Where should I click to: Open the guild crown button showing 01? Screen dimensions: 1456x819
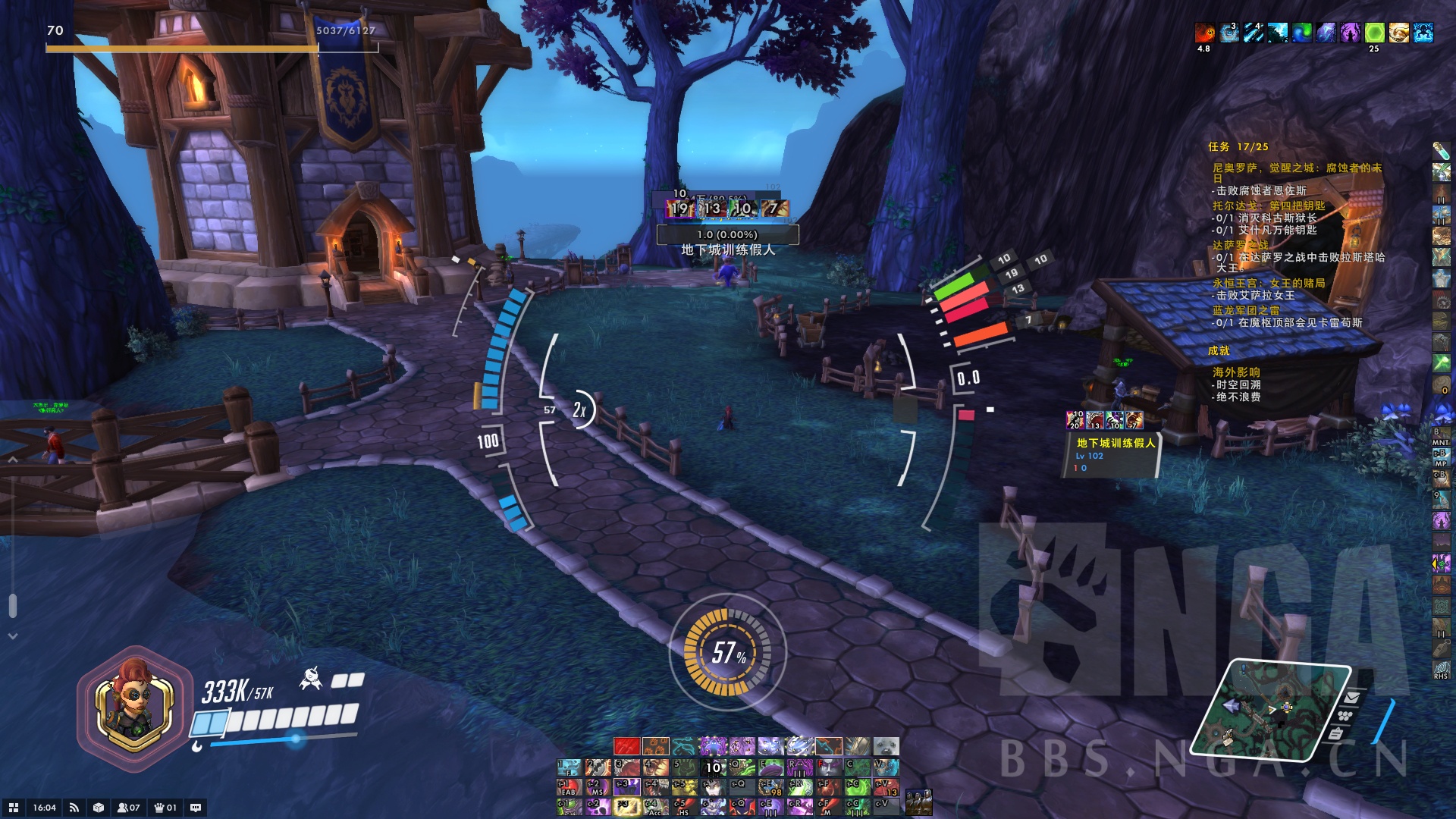coord(165,808)
